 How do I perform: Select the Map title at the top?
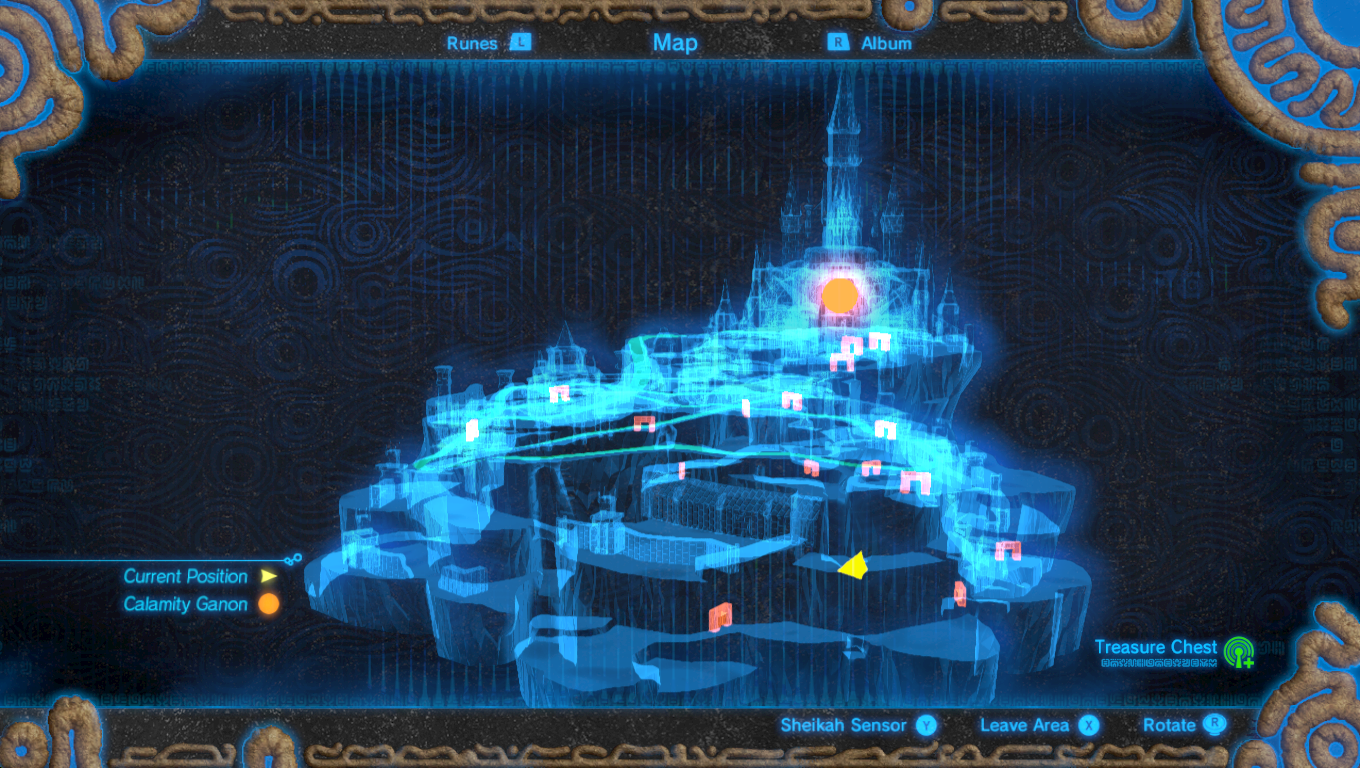(x=677, y=43)
